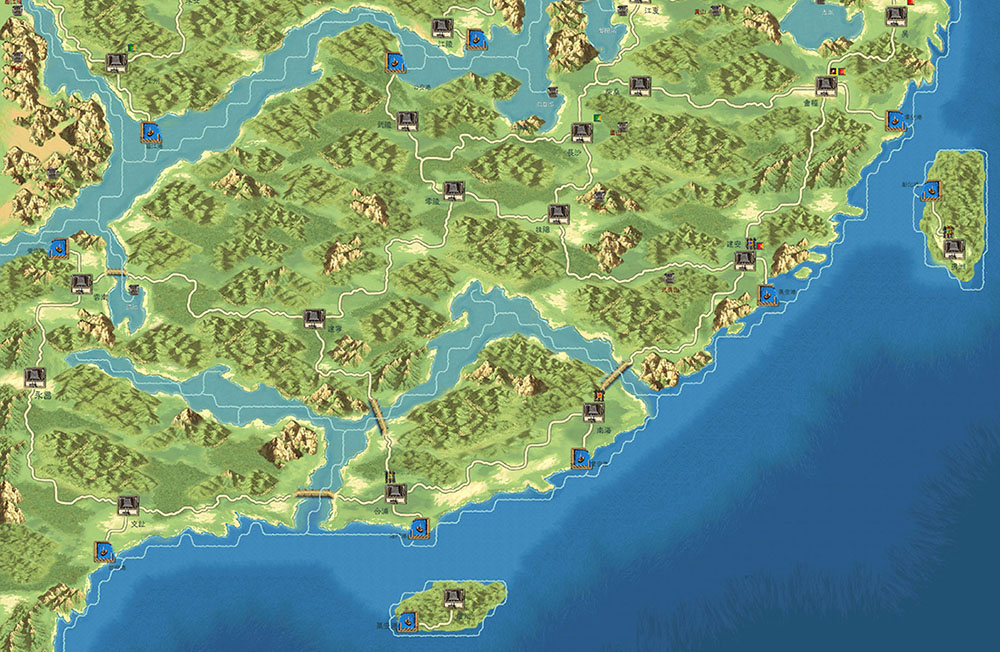
Task: Select the city on the eastern island
Action: [x=953, y=248]
